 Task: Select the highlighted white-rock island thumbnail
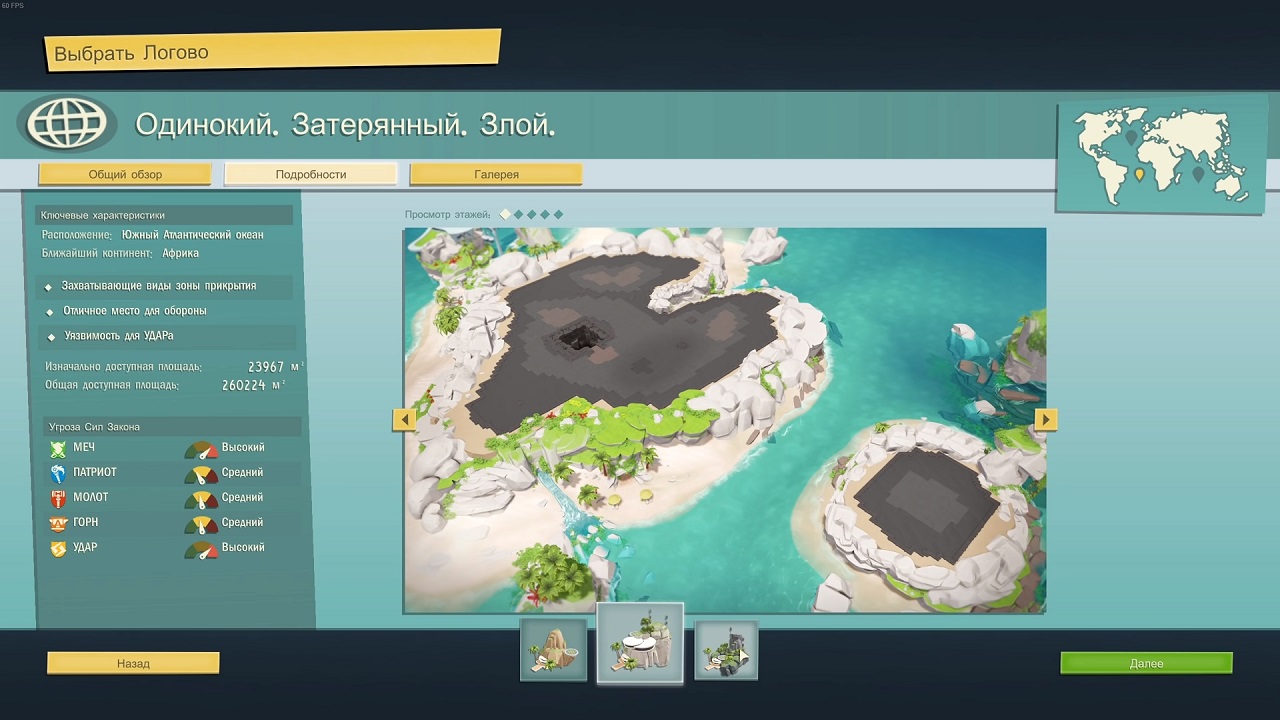pos(640,644)
